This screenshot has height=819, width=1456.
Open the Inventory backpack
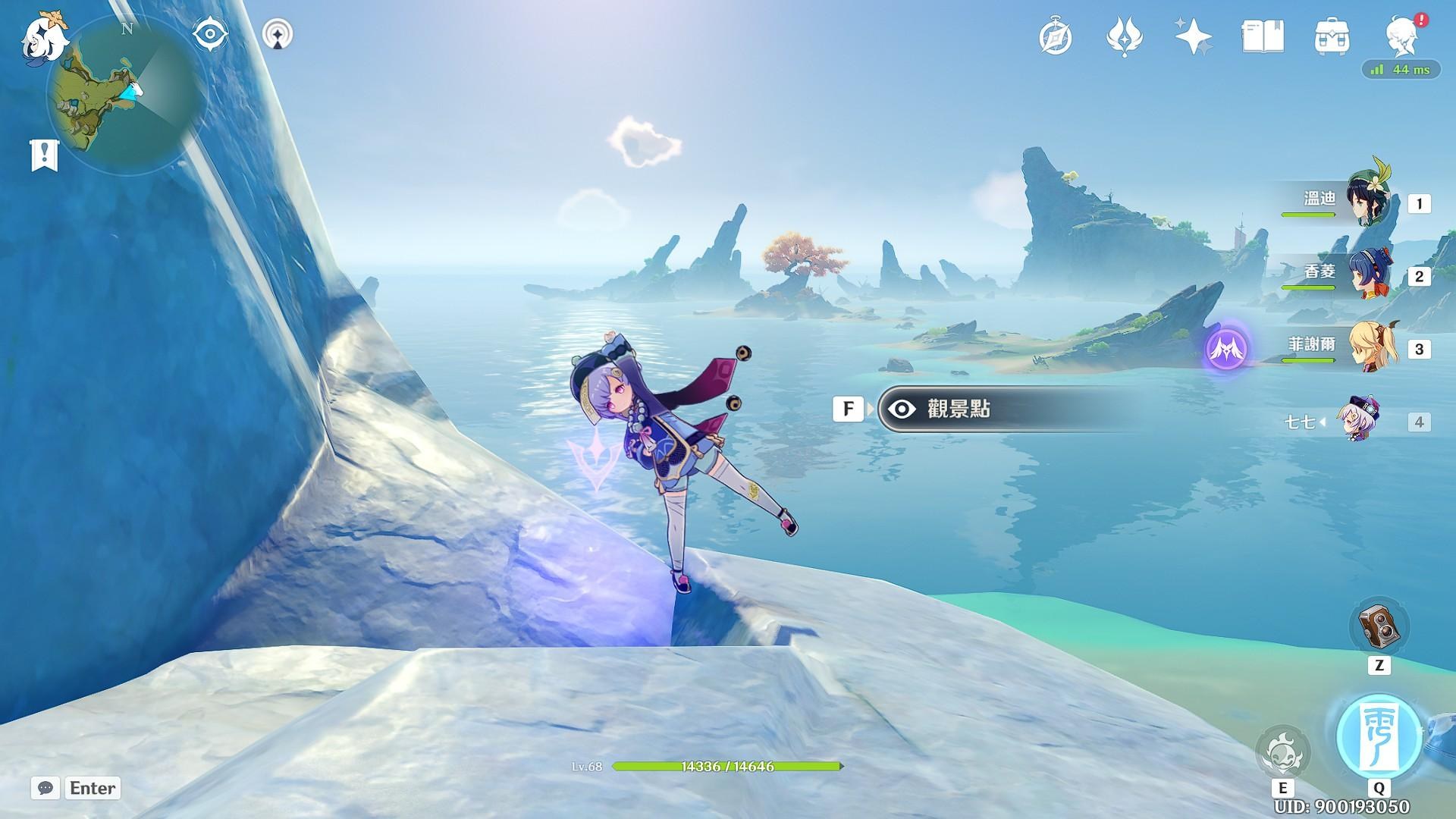(1332, 36)
